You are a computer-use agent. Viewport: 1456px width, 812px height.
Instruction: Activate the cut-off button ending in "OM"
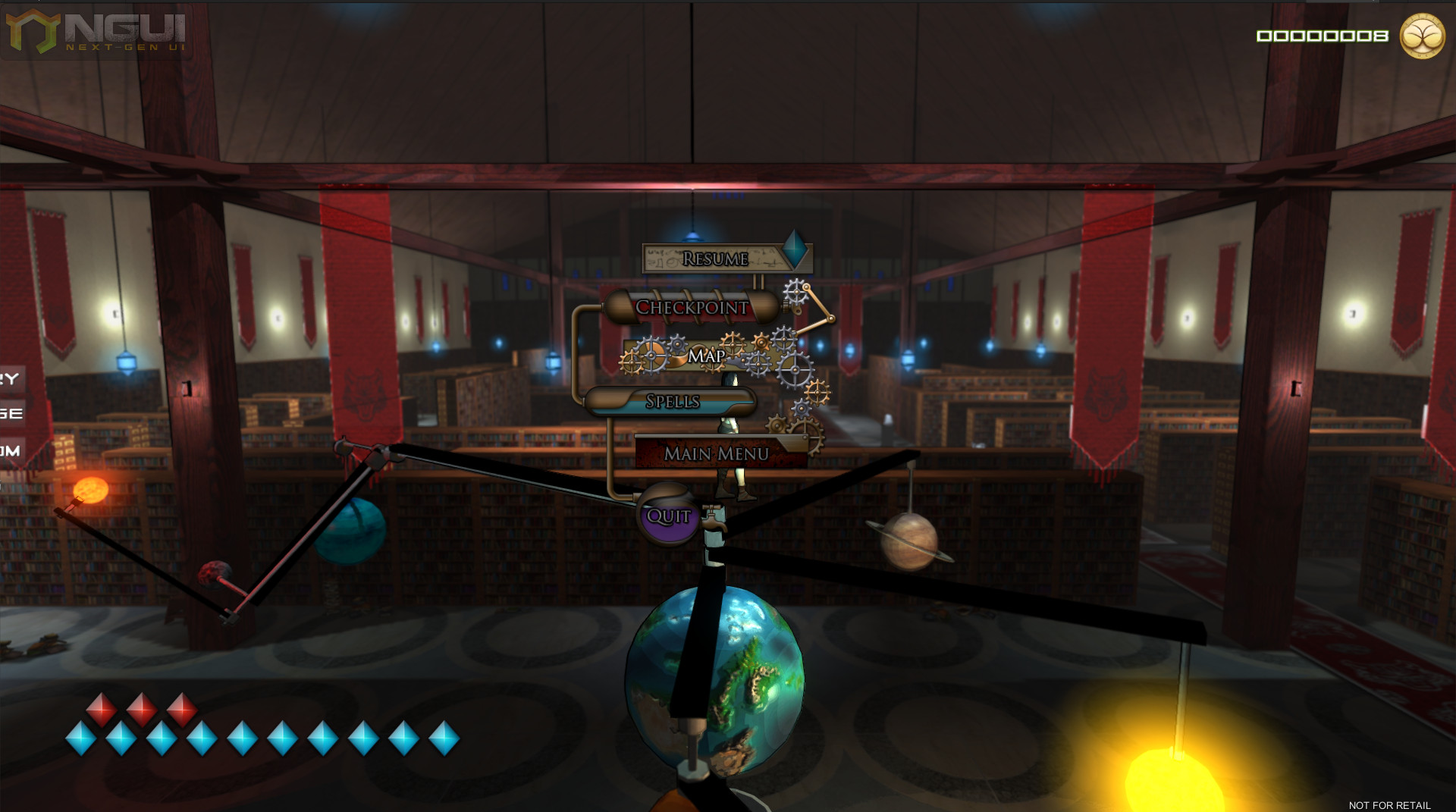pyautogui.click(x=11, y=451)
